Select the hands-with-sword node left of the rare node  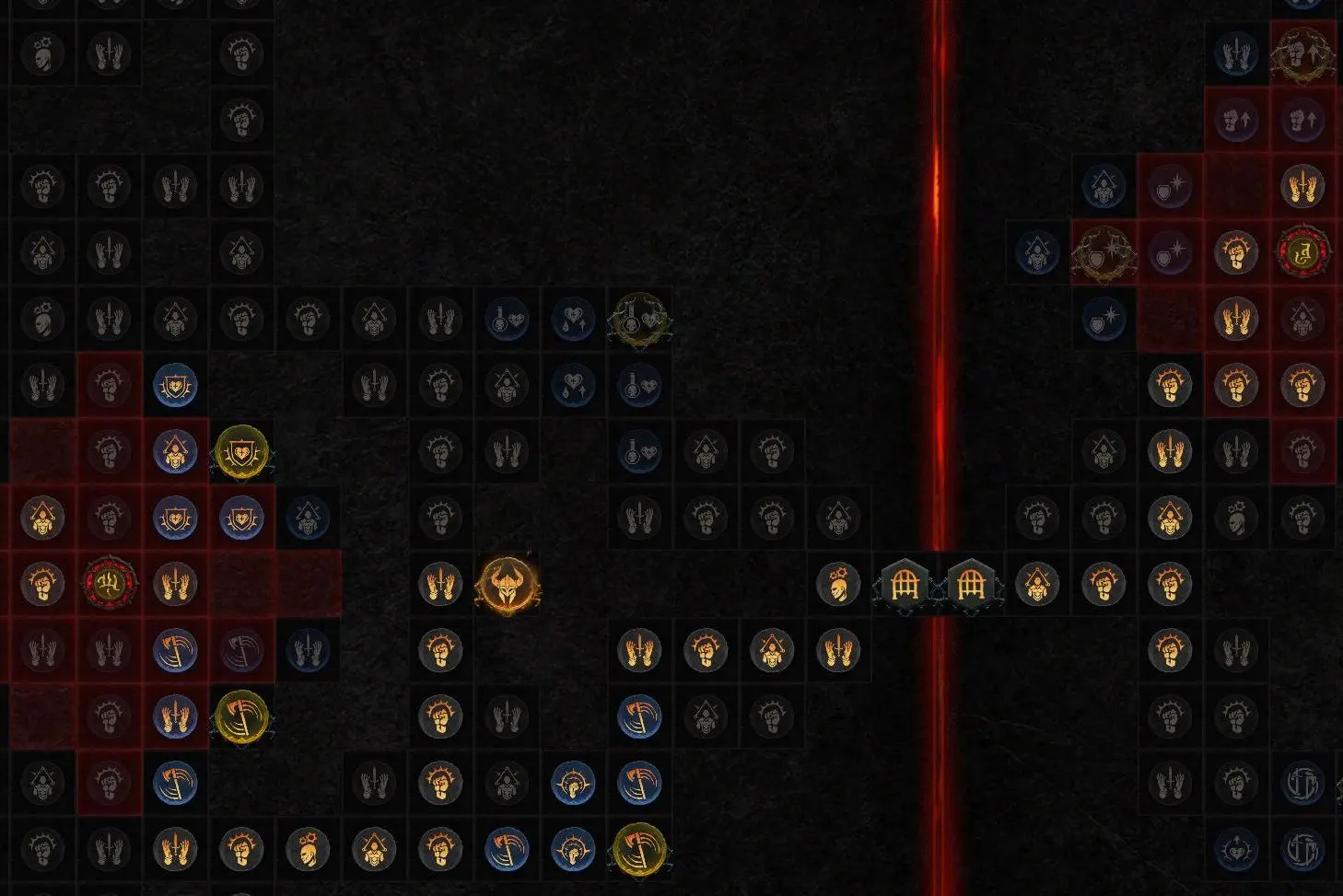[440, 585]
